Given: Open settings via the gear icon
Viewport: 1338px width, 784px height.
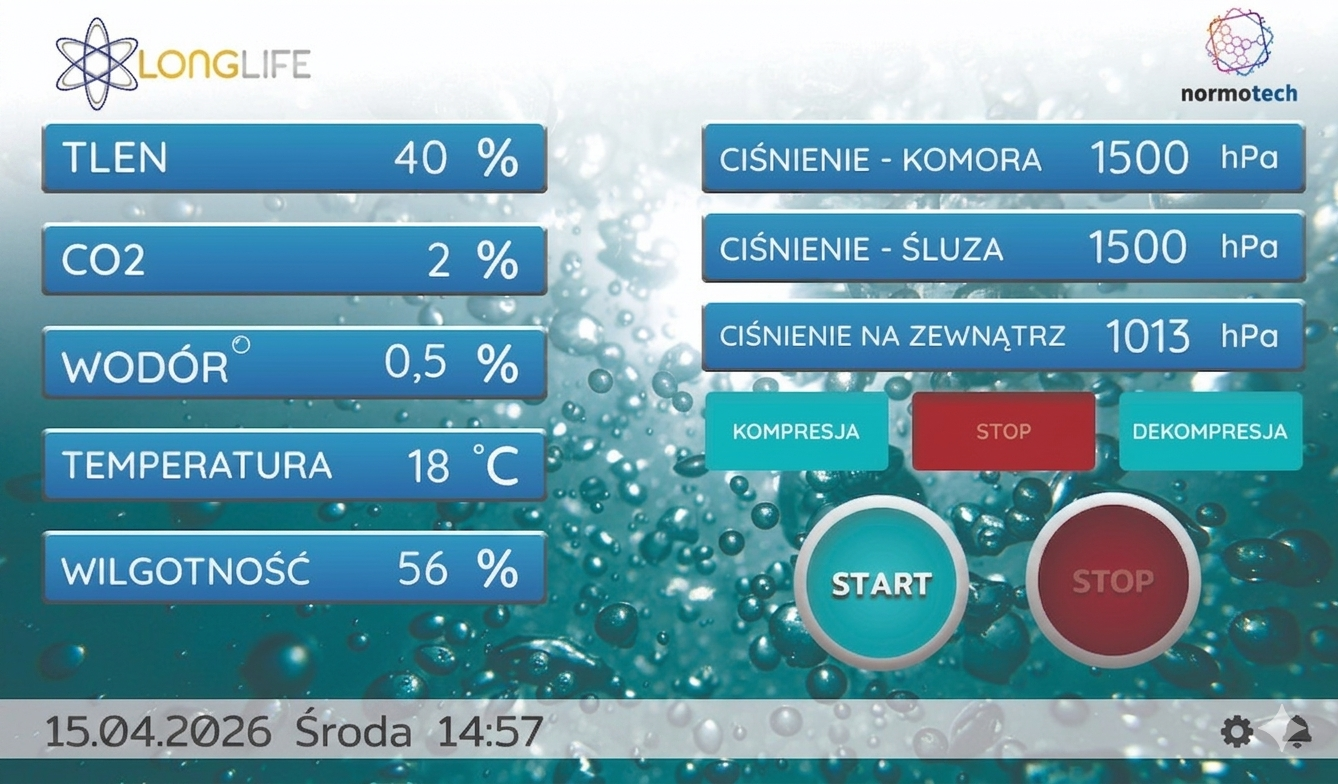Looking at the screenshot, I should (1237, 732).
